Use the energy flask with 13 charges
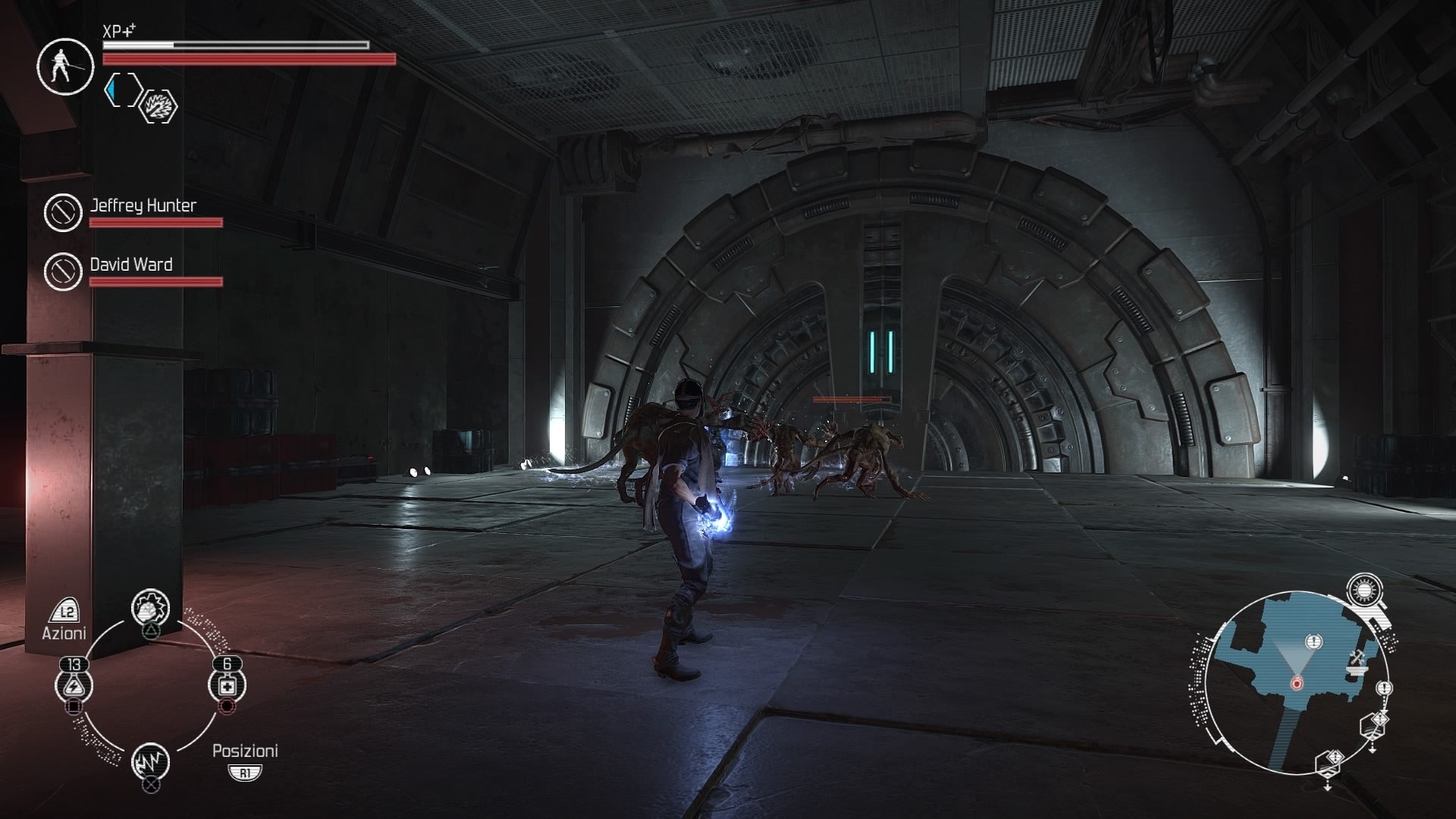1456x819 pixels. 74,686
